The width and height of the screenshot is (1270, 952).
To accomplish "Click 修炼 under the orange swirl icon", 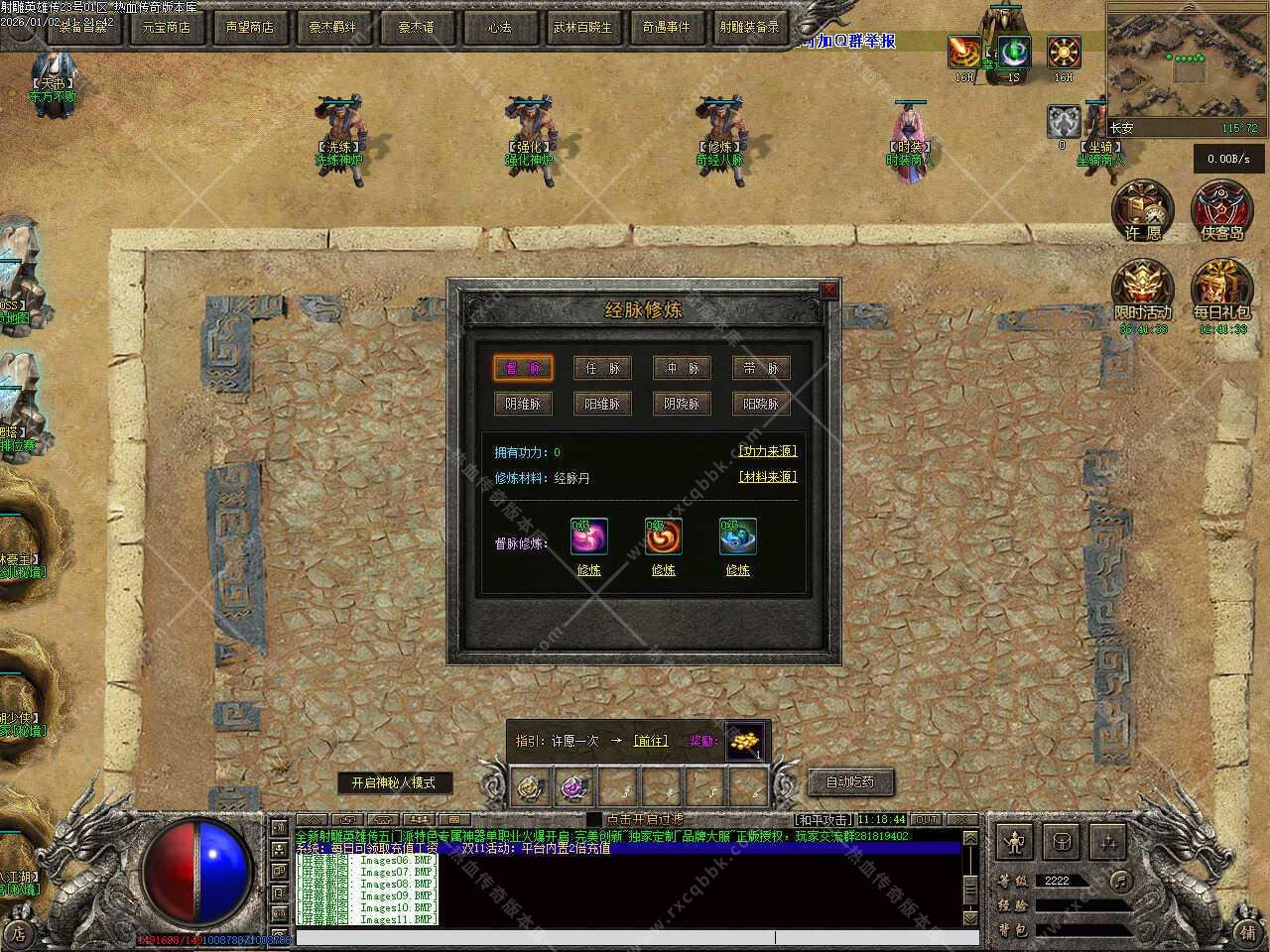I will tap(663, 570).
